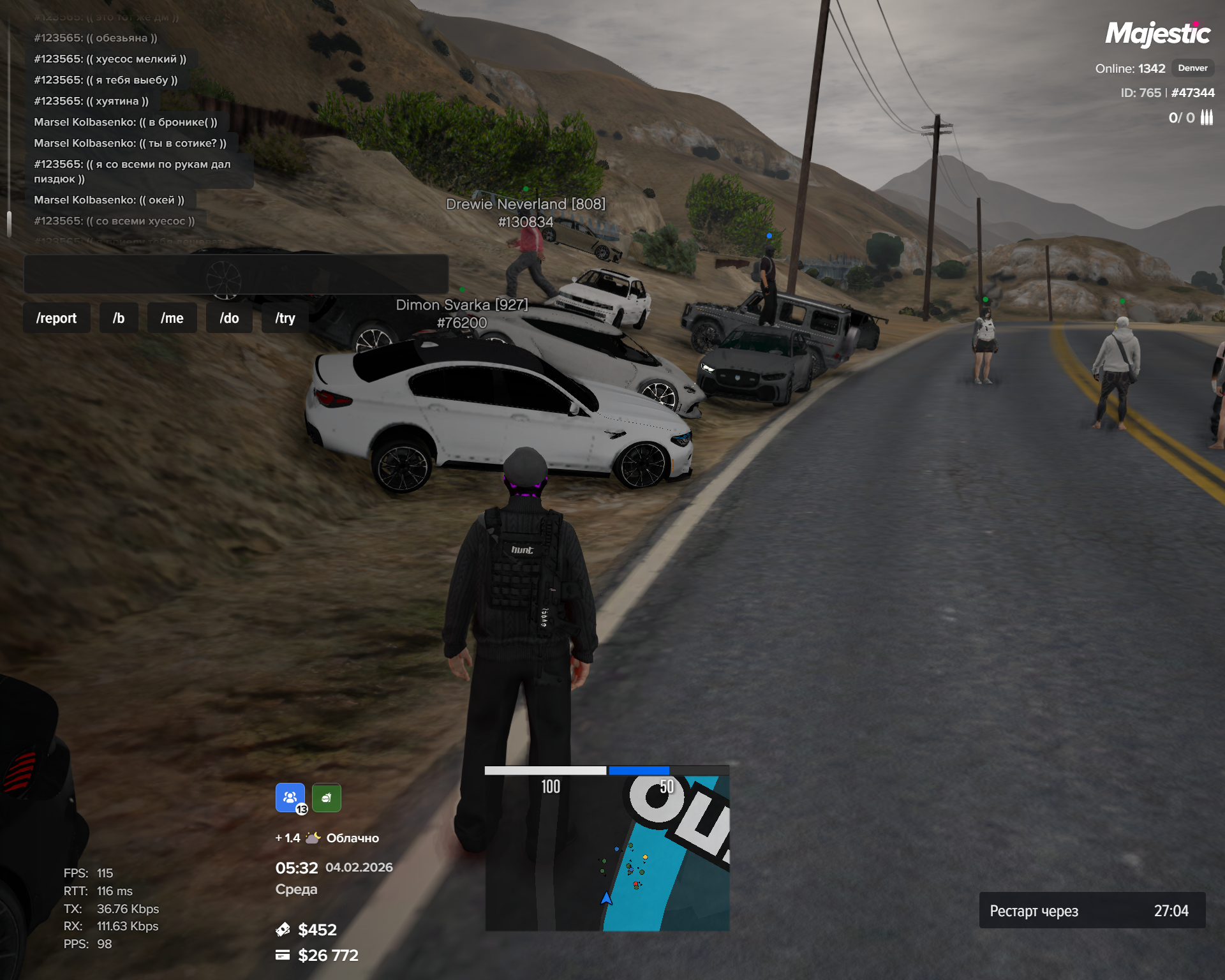Viewport: 1225px width, 980px height.
Task: Select the /b chat command button
Action: click(x=119, y=318)
